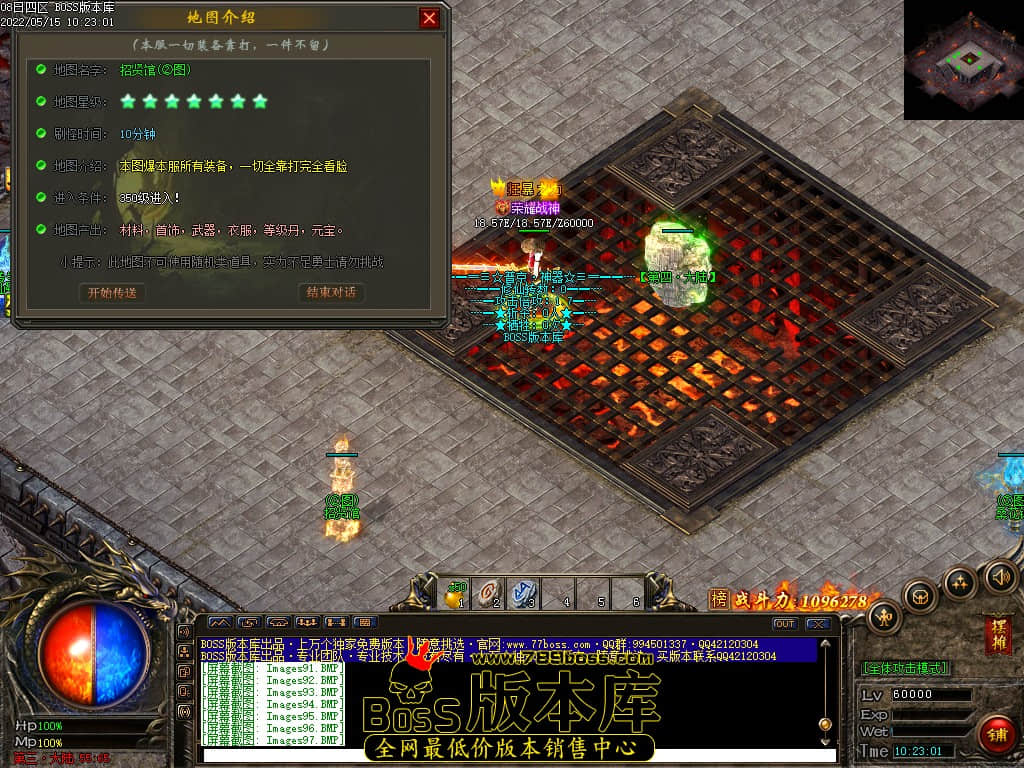Close the 地图介绍 window with the red X
Screen dimensions: 1024x768
pyautogui.click(x=429, y=18)
